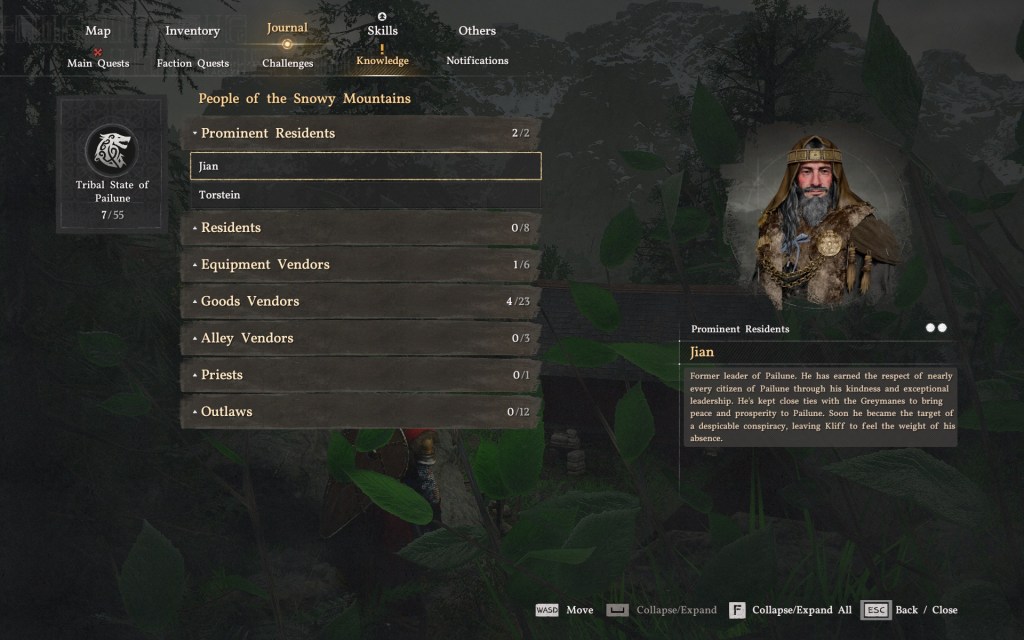The height and width of the screenshot is (640, 1024).
Task: Select the Journal tab
Action: [x=287, y=28]
